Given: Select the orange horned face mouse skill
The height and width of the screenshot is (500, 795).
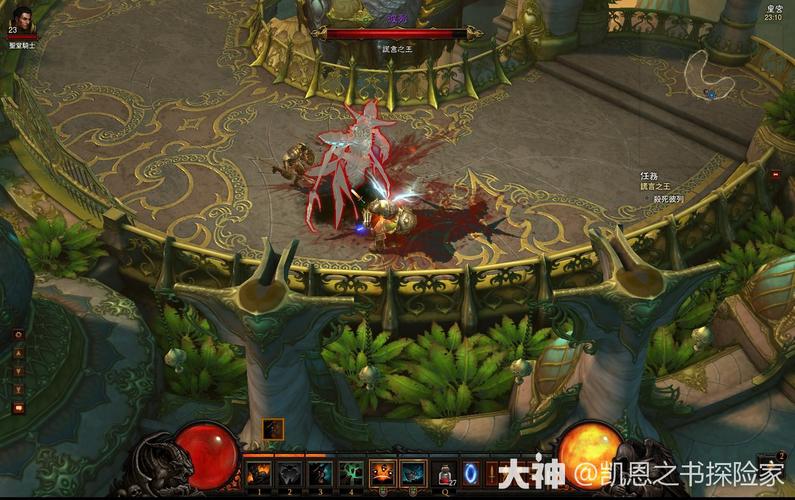Looking at the screenshot, I should point(382,473).
